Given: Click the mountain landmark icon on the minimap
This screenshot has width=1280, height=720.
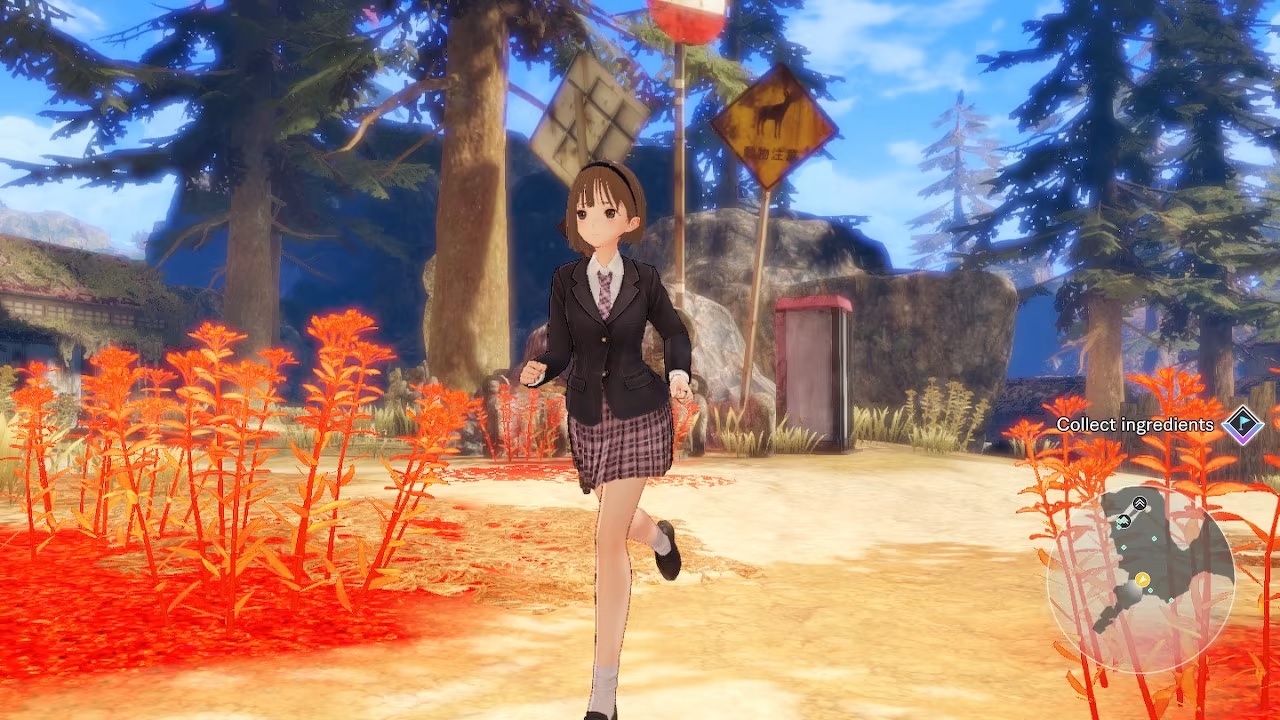Looking at the screenshot, I should click(1124, 519).
